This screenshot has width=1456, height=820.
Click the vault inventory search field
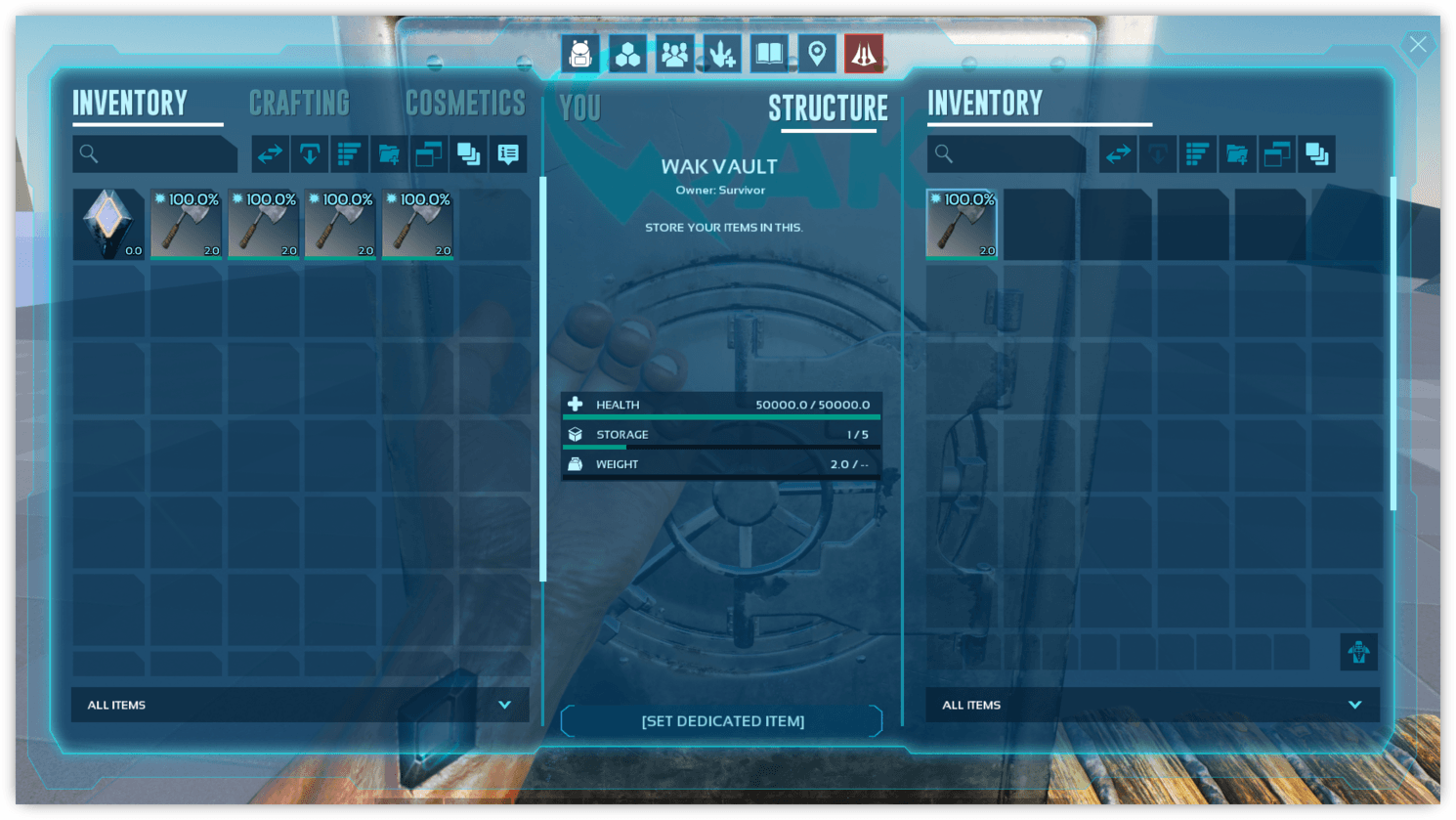tap(1008, 153)
